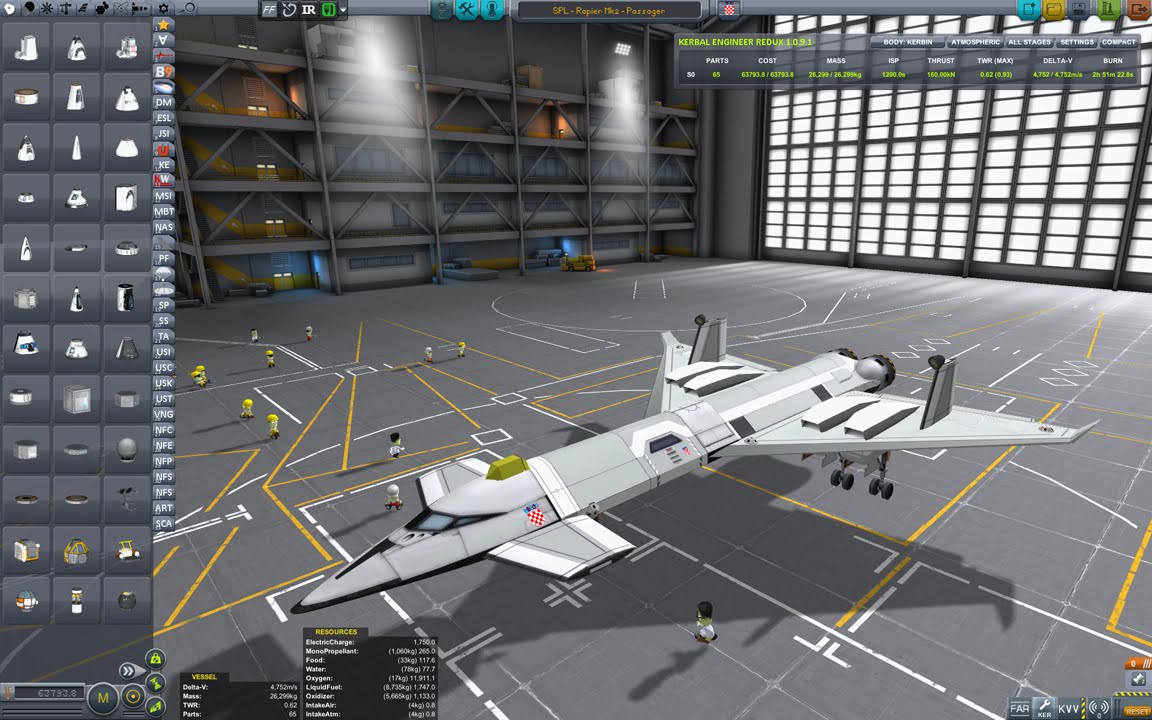Select the FF toolbar button
1152x720 pixels.
click(270, 10)
